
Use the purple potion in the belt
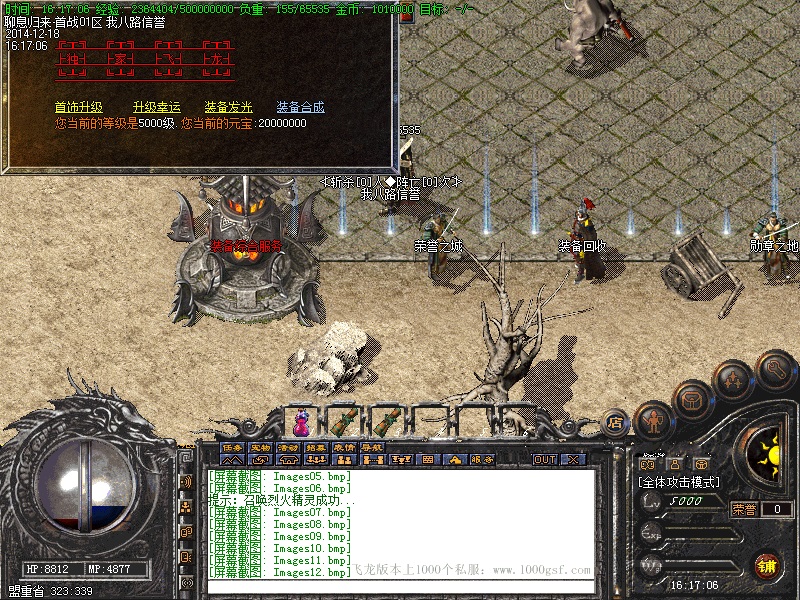pyautogui.click(x=300, y=419)
